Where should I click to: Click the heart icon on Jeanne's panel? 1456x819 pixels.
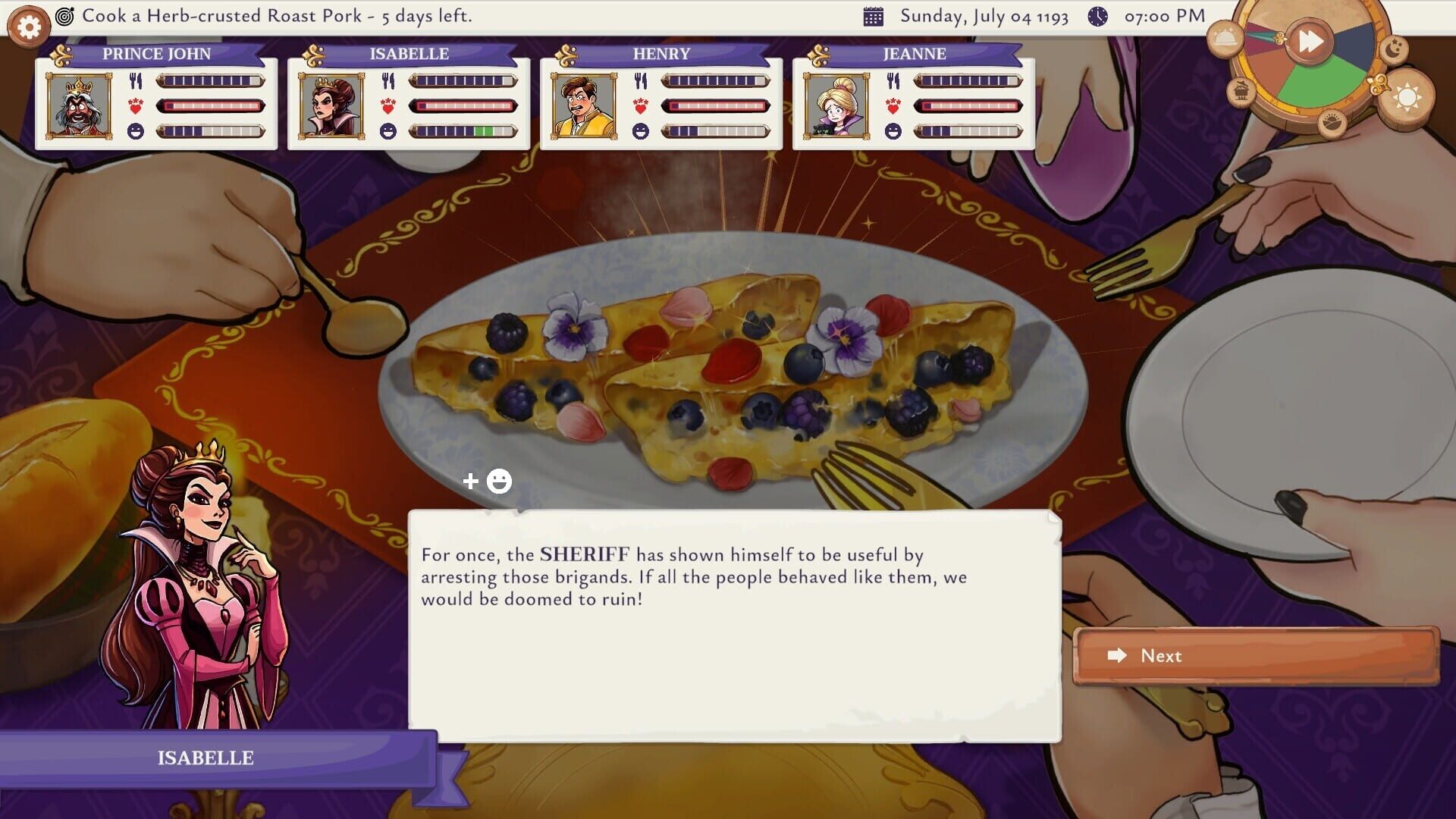[x=892, y=105]
